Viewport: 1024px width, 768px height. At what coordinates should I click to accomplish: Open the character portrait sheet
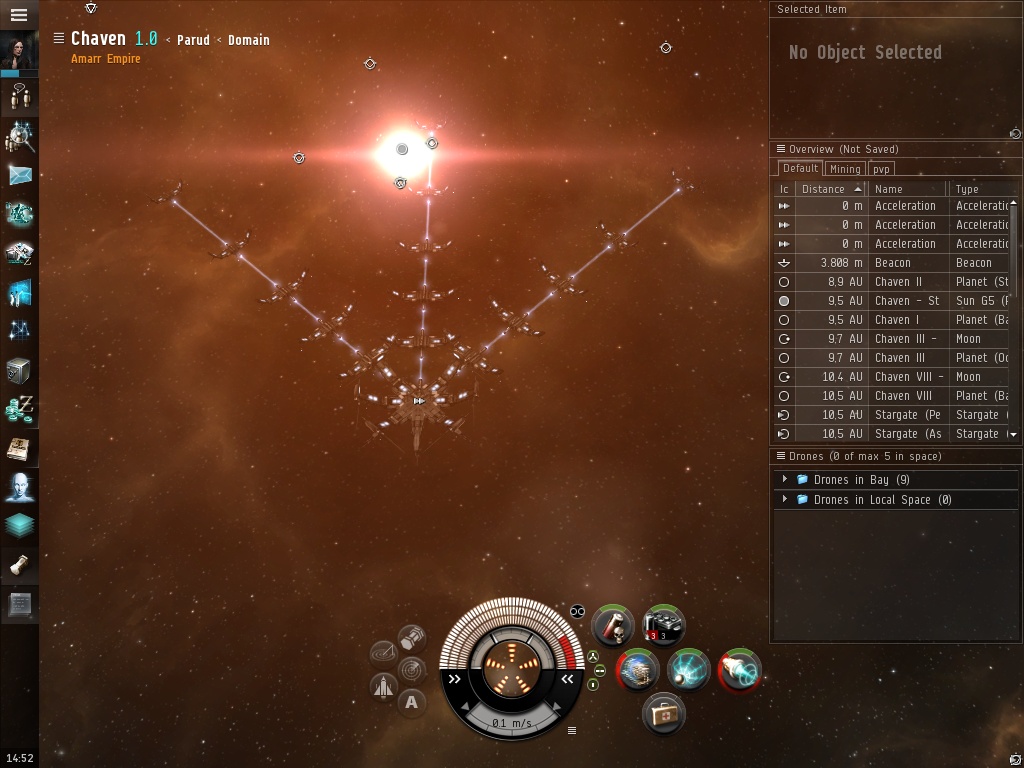[19, 53]
